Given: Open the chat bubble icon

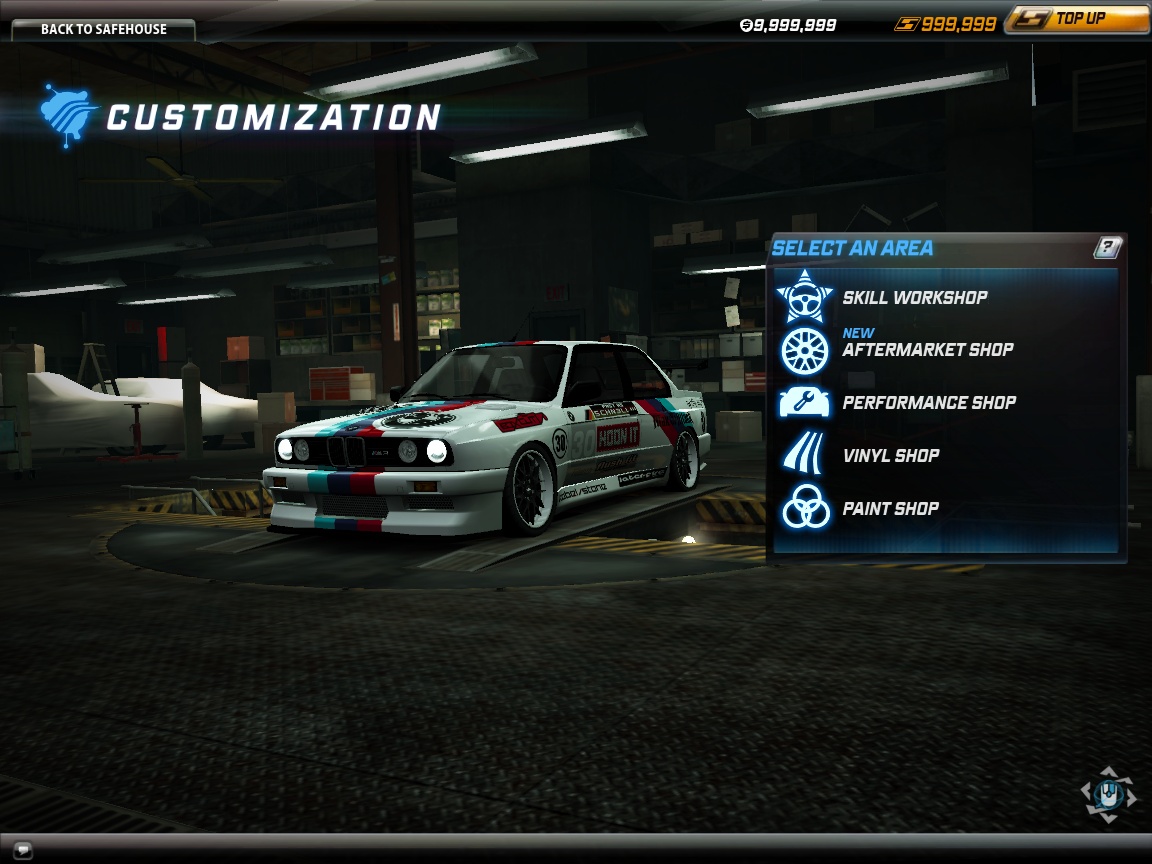Looking at the screenshot, I should [20, 851].
